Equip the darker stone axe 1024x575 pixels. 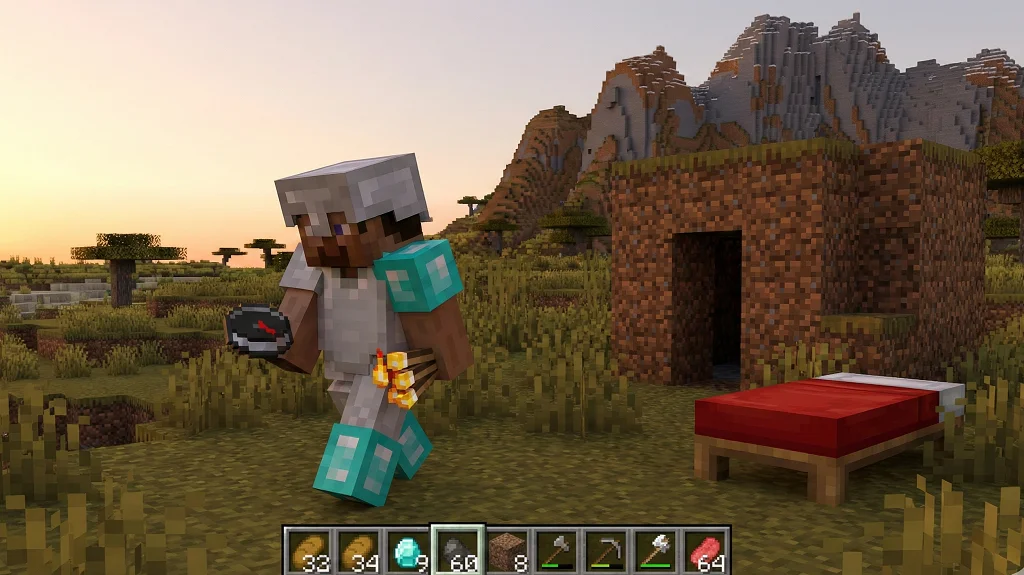(556, 550)
